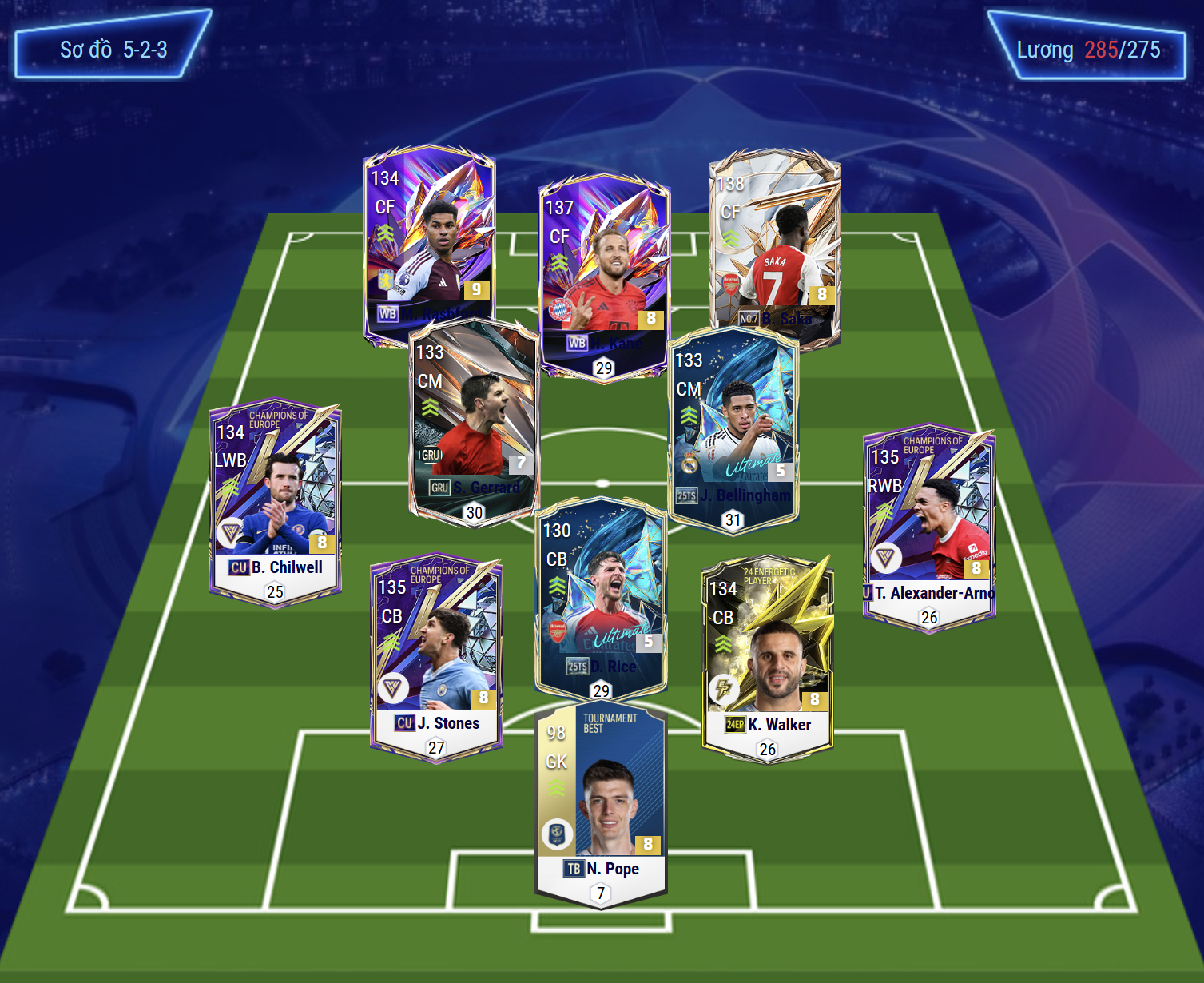This screenshot has width=1204, height=983.
Task: Open the 5-2-3 formation selector
Action: 113,50
